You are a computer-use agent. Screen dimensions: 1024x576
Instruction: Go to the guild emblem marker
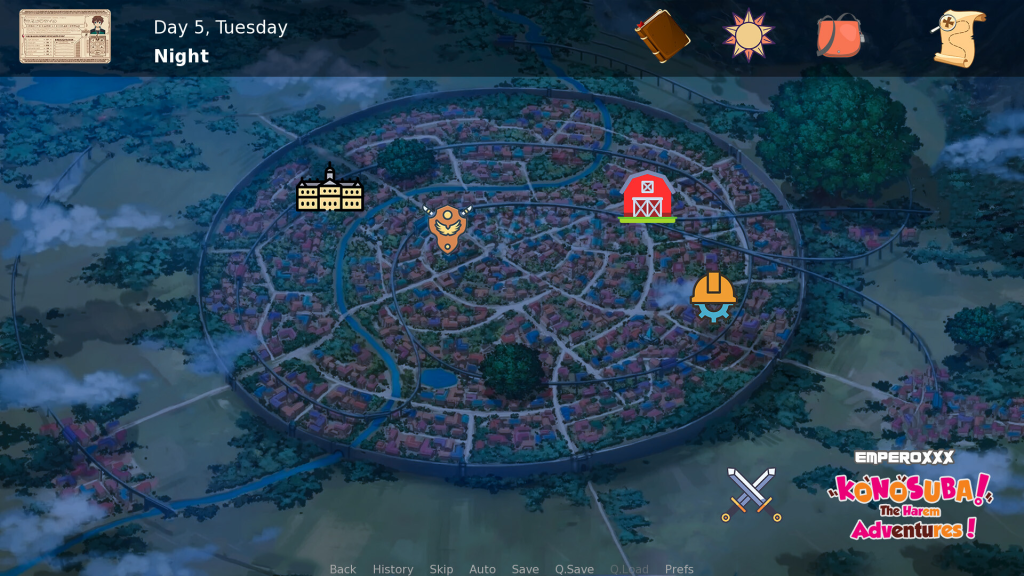tap(447, 227)
